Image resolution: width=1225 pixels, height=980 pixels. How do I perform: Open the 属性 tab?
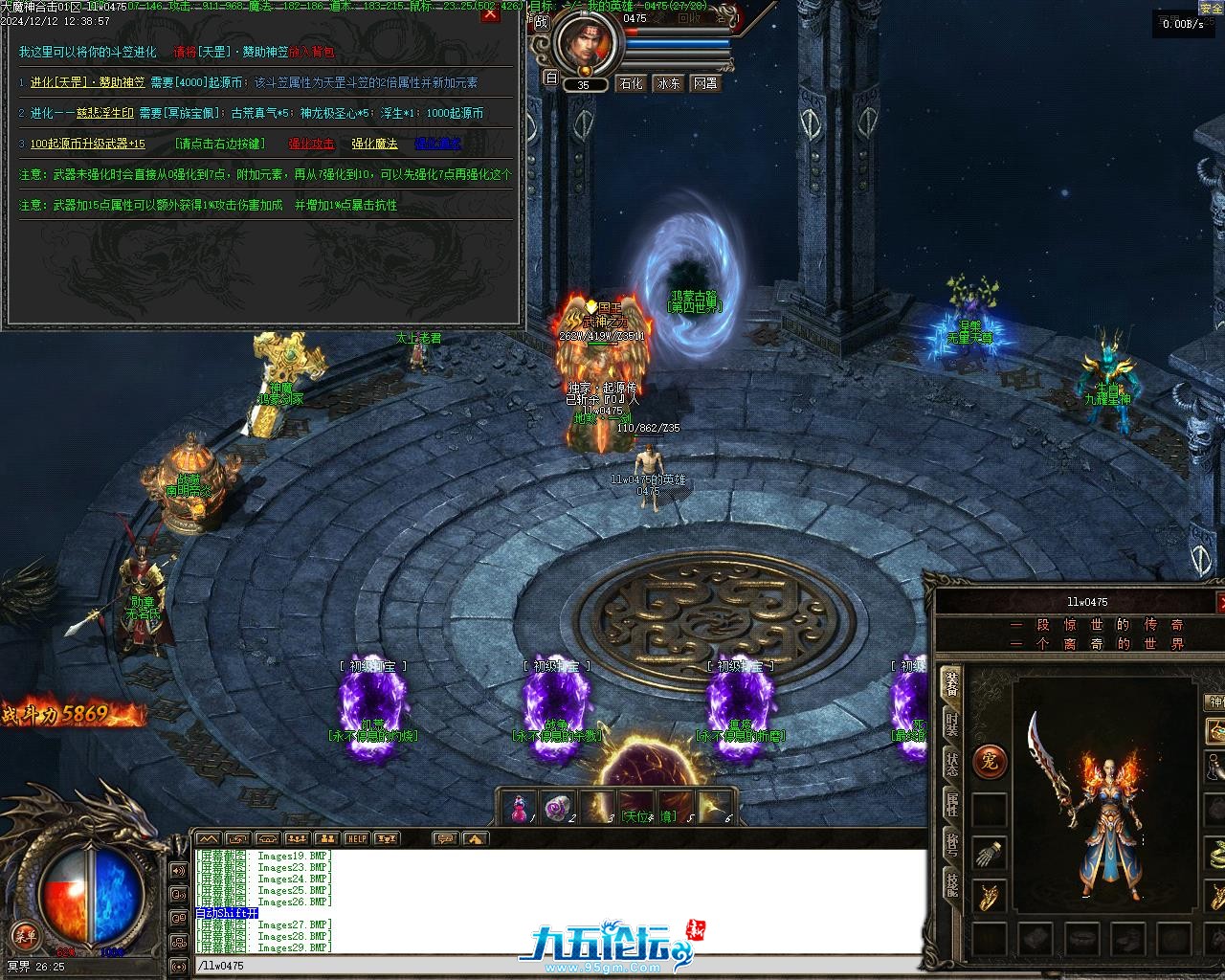(951, 805)
